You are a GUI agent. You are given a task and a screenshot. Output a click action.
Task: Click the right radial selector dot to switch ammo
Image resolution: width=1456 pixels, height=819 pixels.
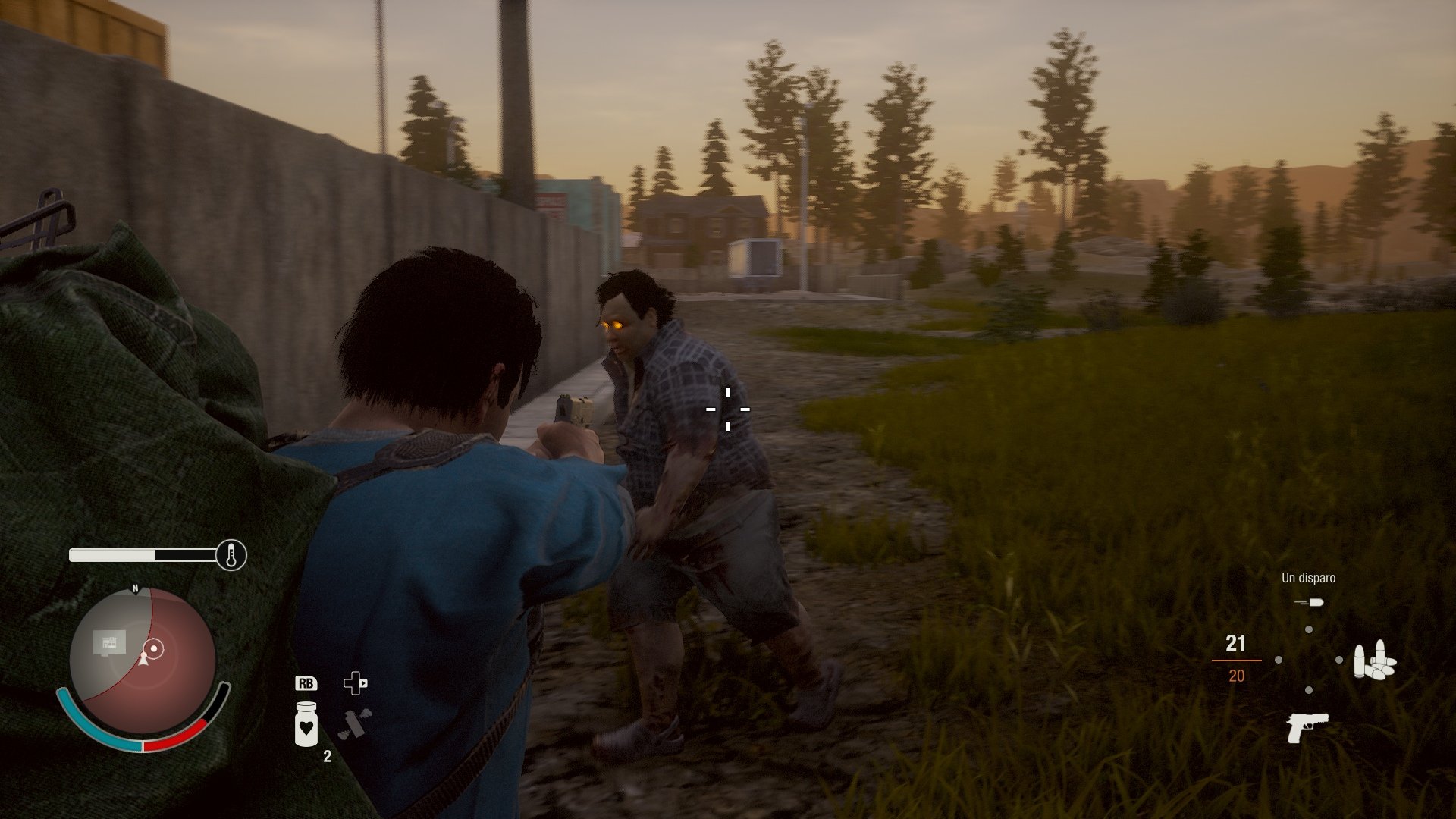1339,659
